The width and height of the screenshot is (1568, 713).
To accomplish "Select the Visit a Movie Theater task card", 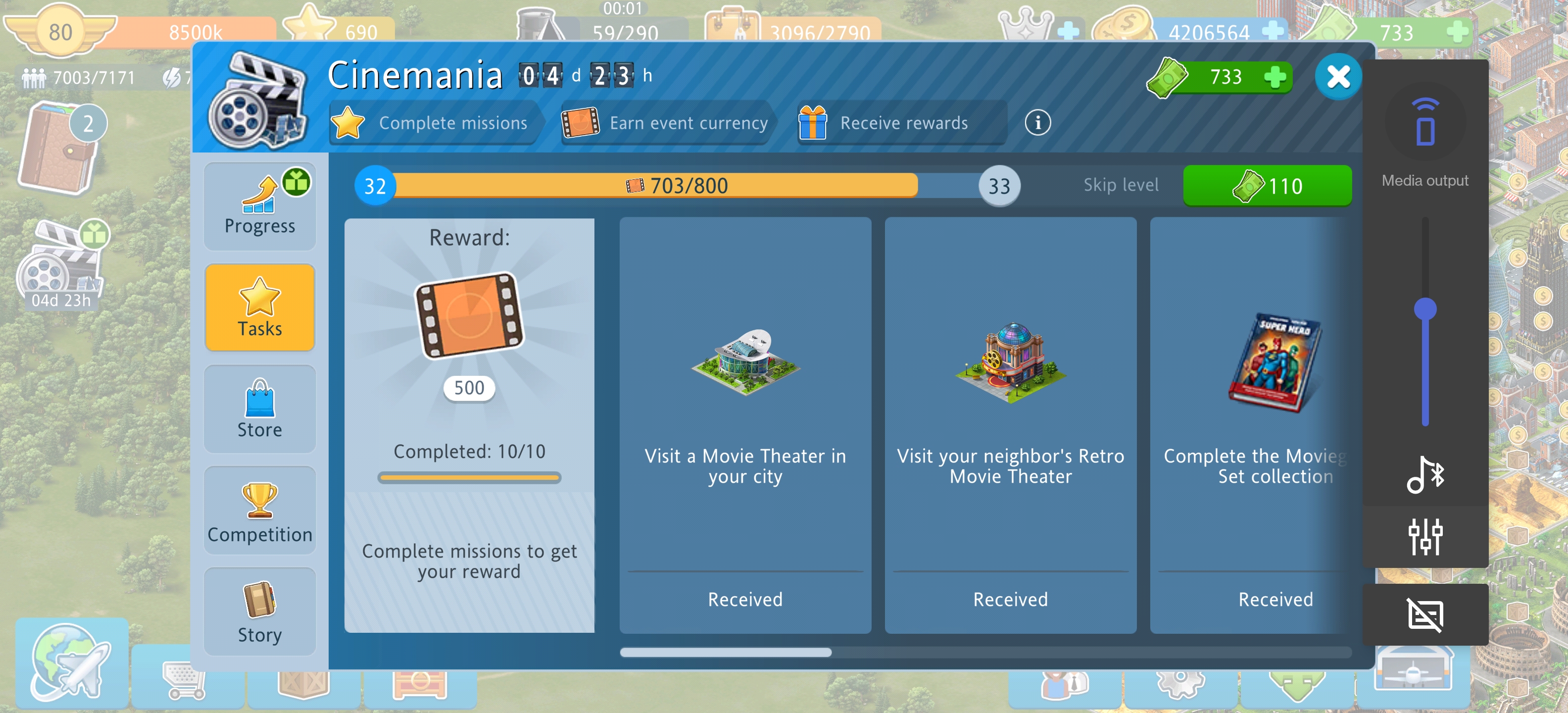I will (745, 424).
